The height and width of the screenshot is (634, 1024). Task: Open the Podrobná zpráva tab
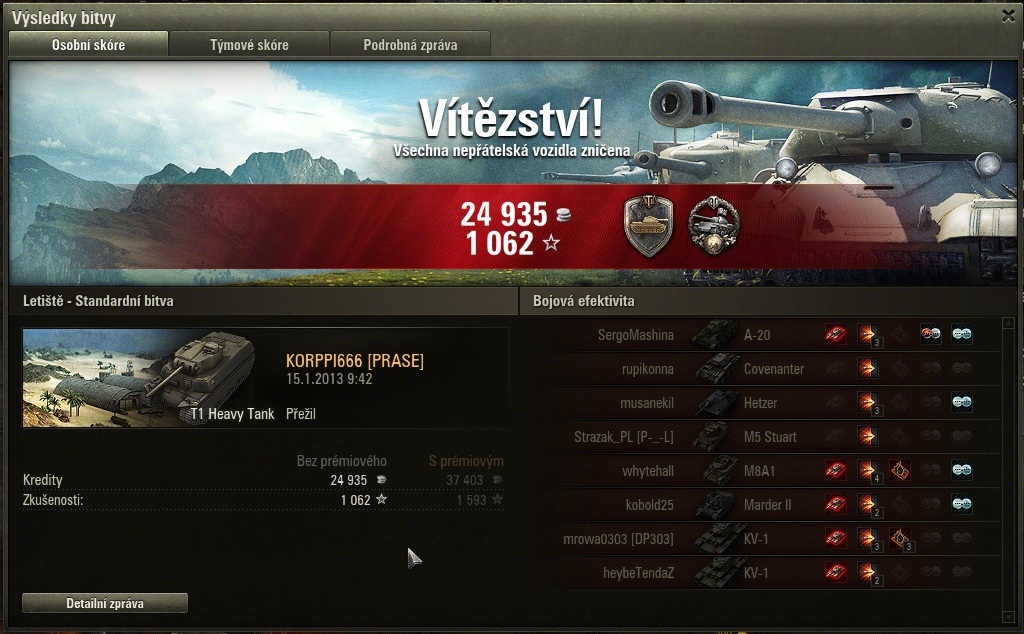410,45
